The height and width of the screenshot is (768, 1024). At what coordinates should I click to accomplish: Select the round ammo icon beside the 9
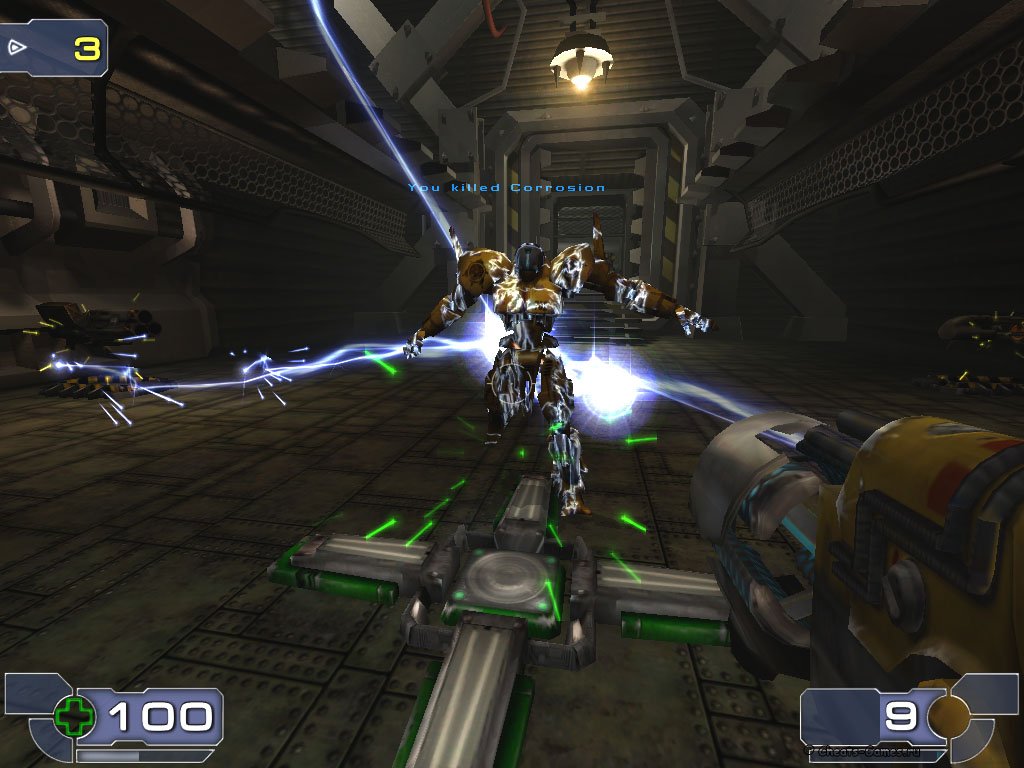pos(948,715)
